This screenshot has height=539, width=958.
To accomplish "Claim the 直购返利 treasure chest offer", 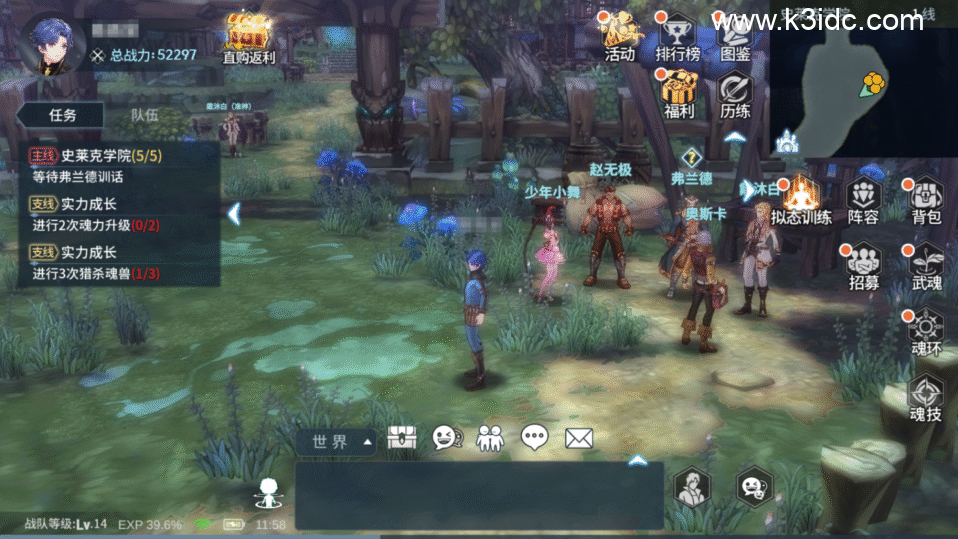I will (x=247, y=37).
